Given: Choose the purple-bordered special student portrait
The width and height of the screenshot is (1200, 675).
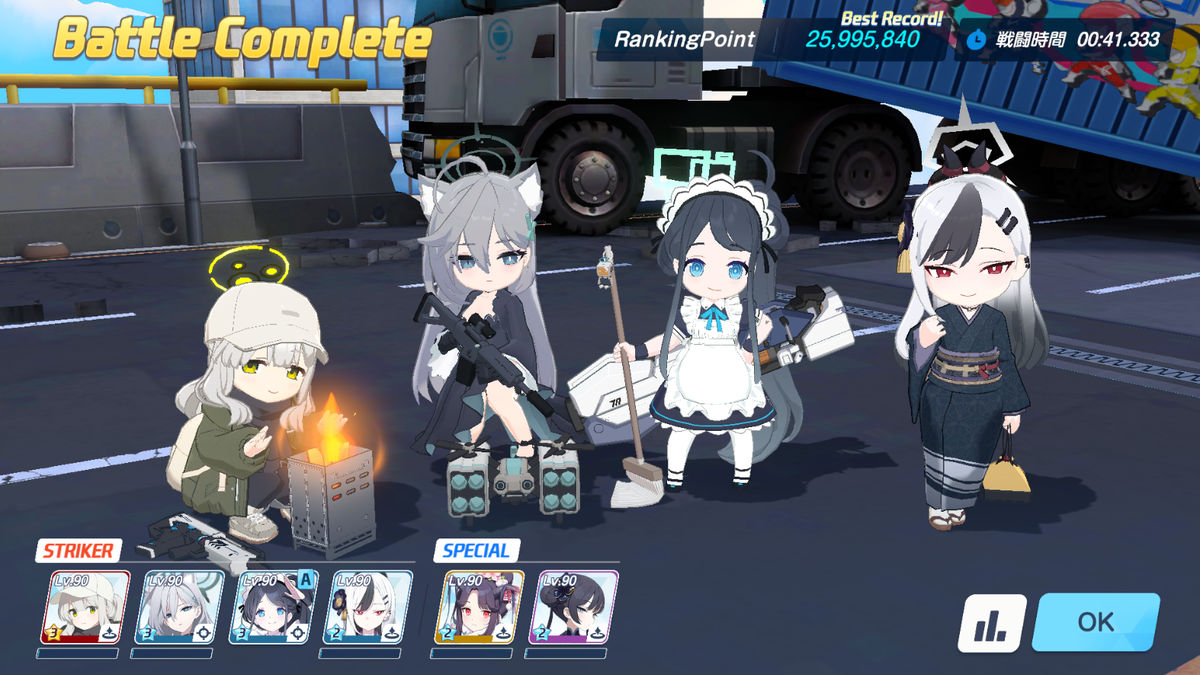Looking at the screenshot, I should tap(573, 606).
